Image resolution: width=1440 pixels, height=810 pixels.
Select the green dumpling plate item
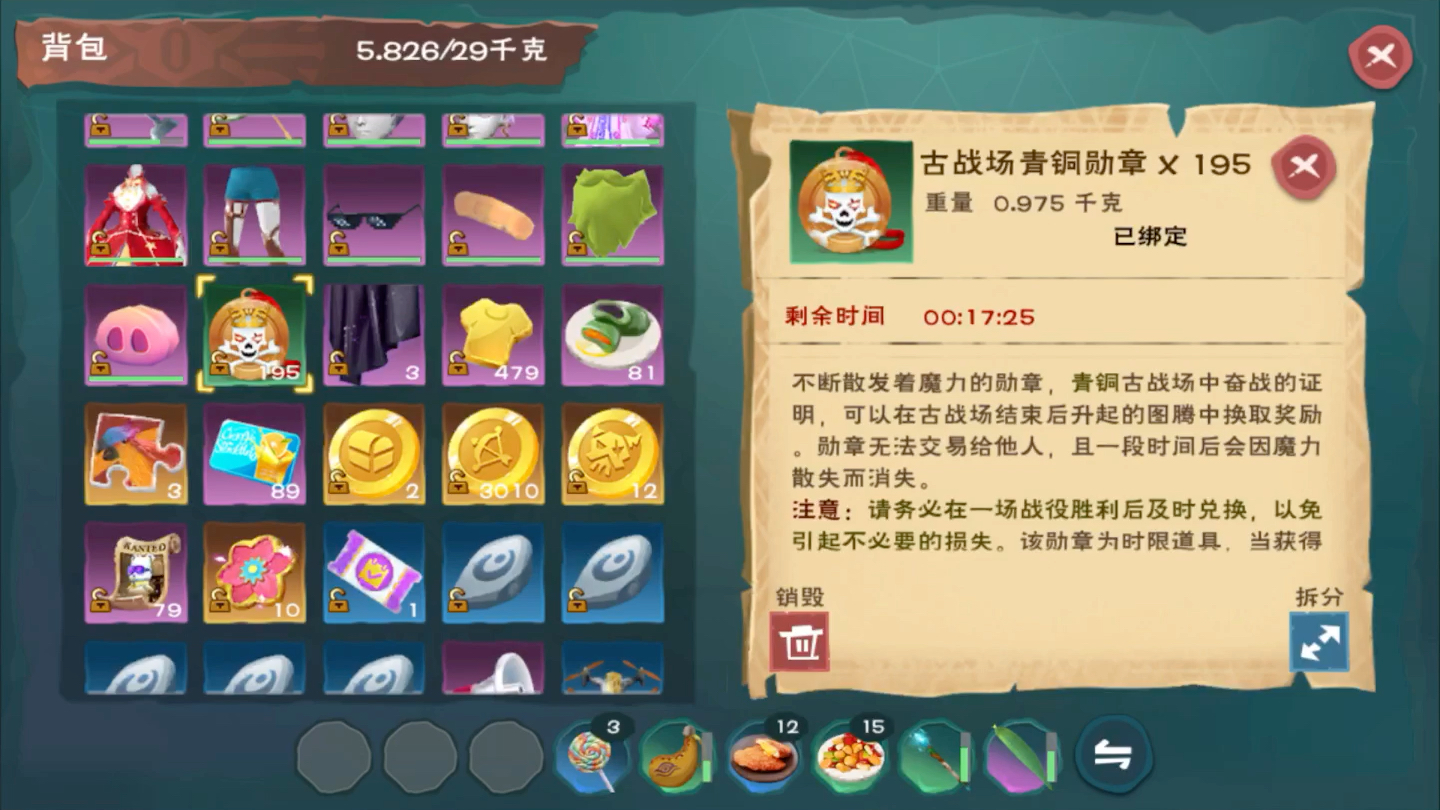click(x=613, y=335)
